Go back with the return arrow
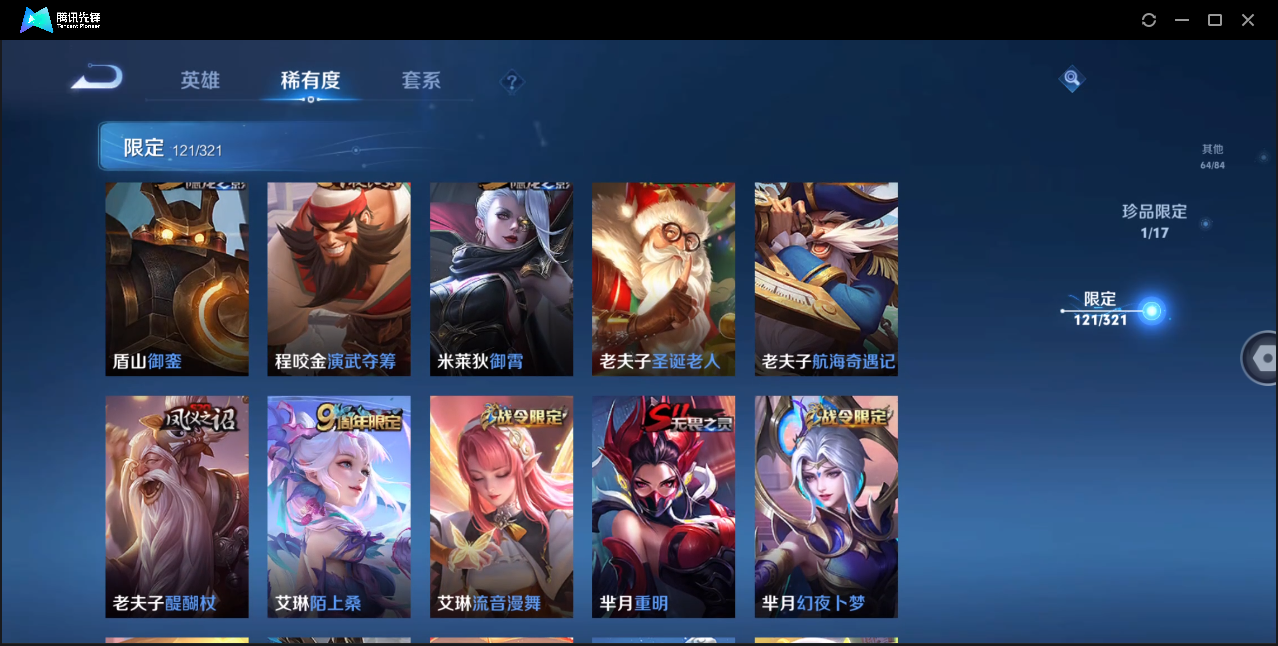 tap(97, 77)
